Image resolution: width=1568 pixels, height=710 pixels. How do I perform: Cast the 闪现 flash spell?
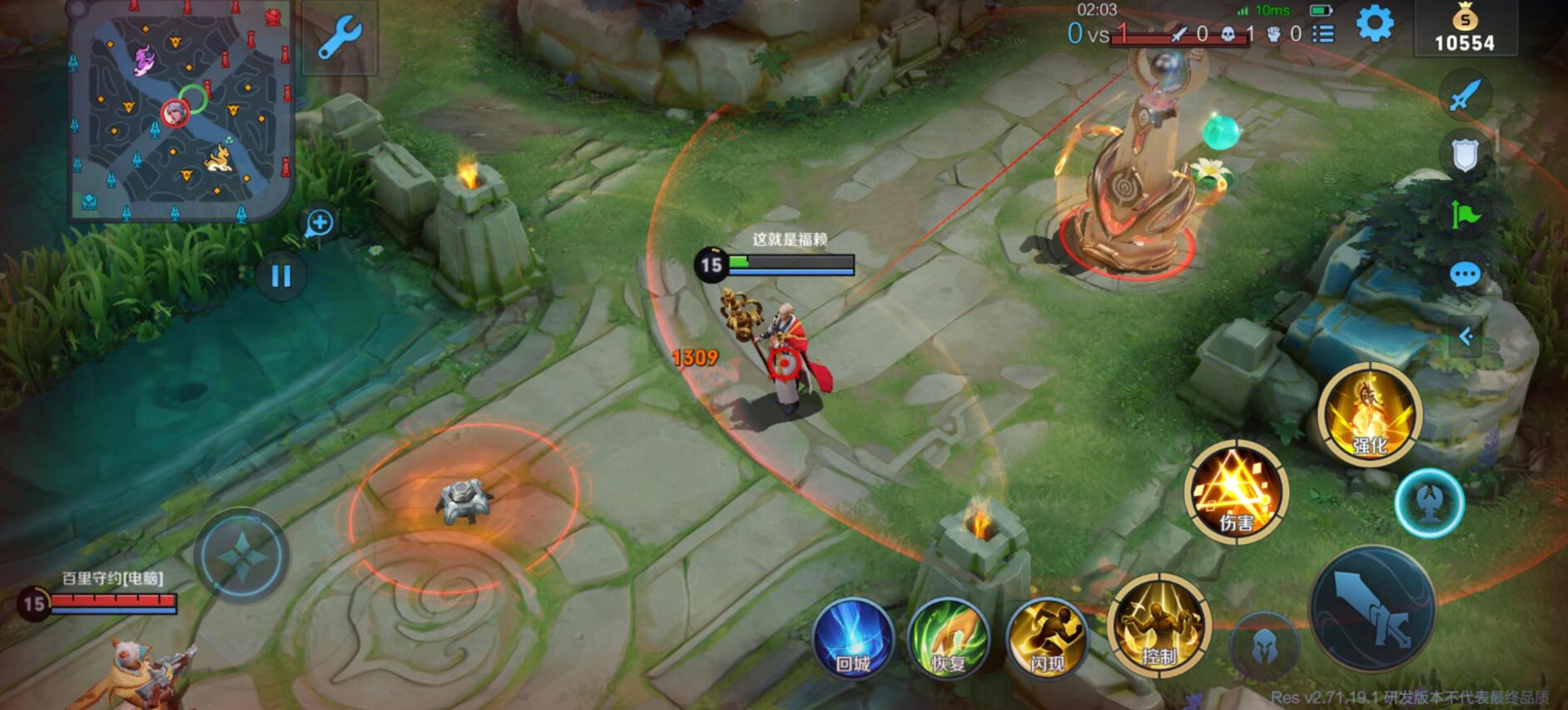point(1047,638)
